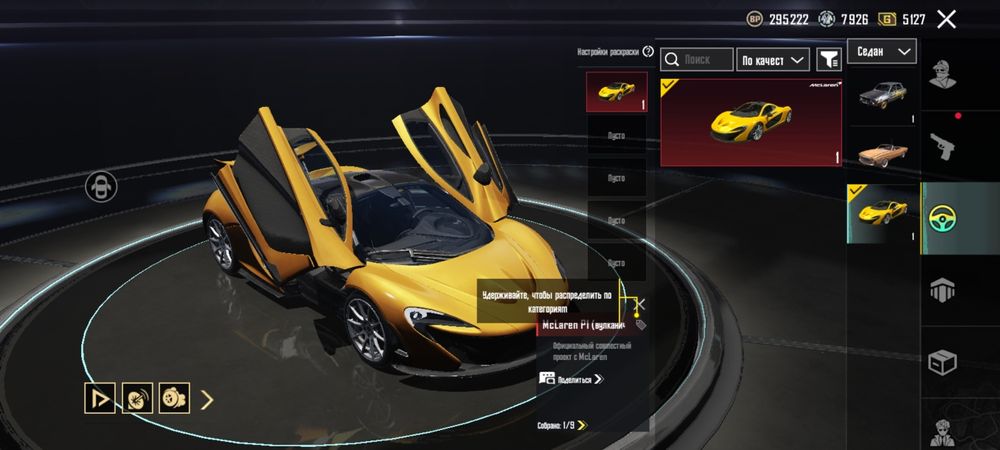Image resolution: width=1000 pixels, height=450 pixels.
Task: Click the Поиск search field
Action: [697, 60]
